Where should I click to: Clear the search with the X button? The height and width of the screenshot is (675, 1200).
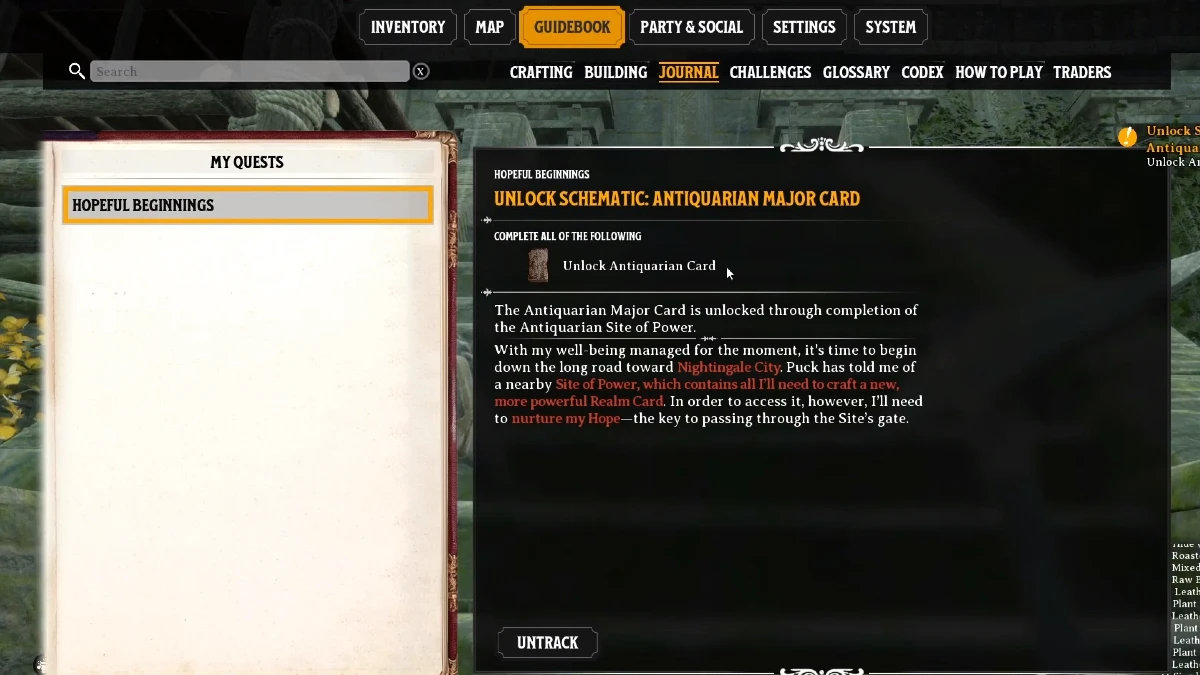click(x=421, y=71)
